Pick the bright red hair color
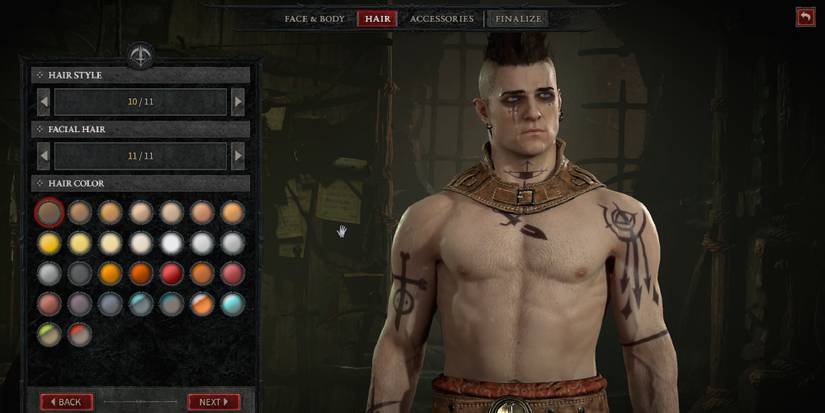 click(171, 273)
